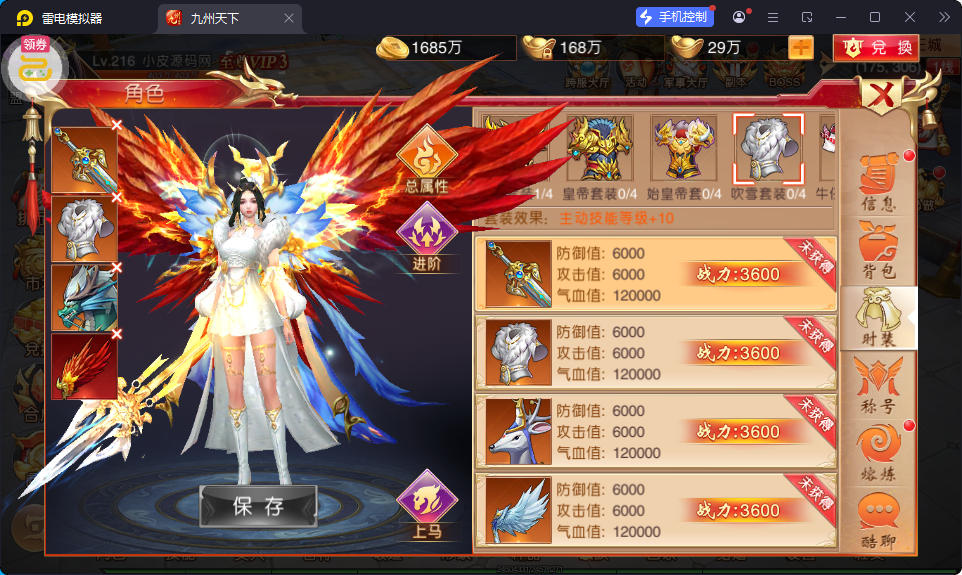Screen dimensions: 962x575
Task: Select the blue wings fashion row
Action: click(654, 511)
